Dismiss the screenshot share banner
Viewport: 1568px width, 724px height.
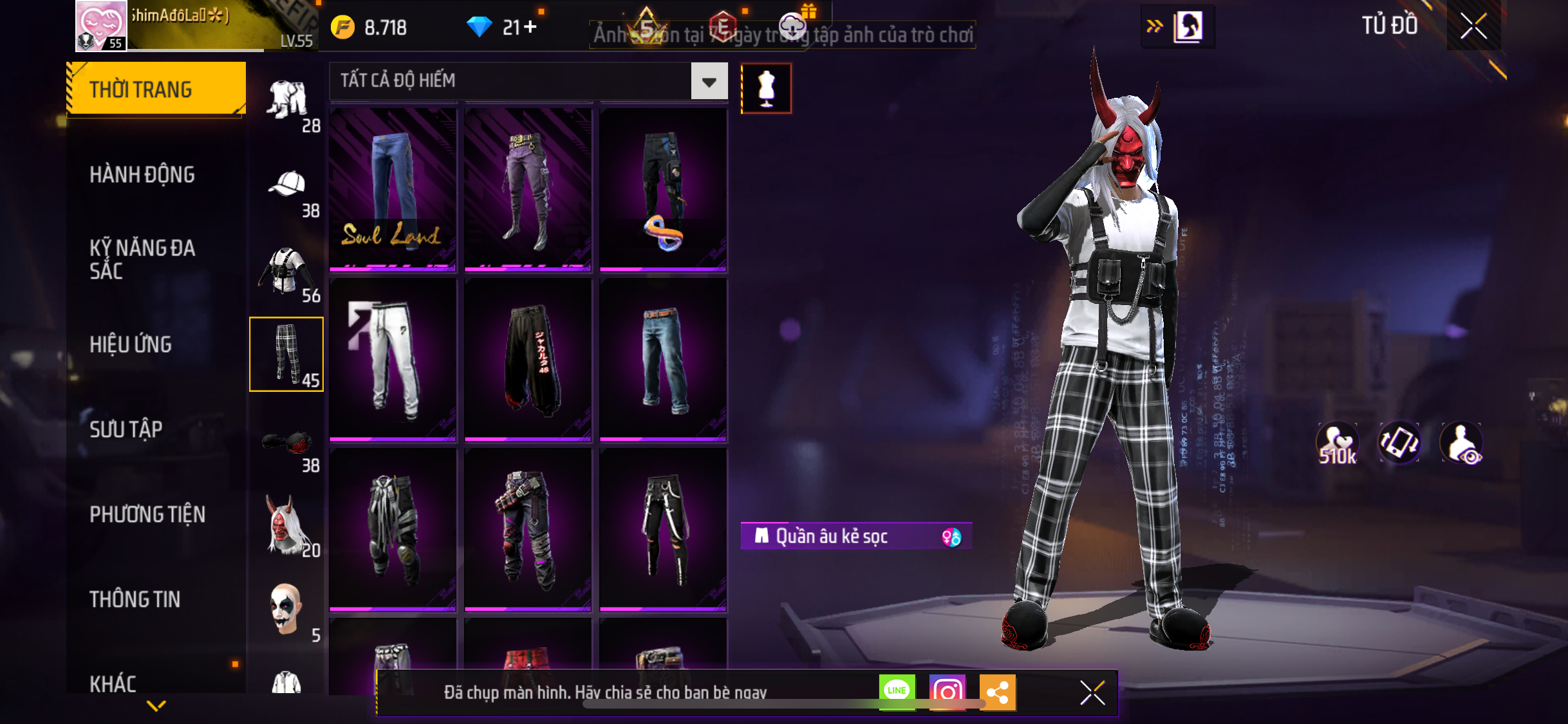(x=1092, y=693)
